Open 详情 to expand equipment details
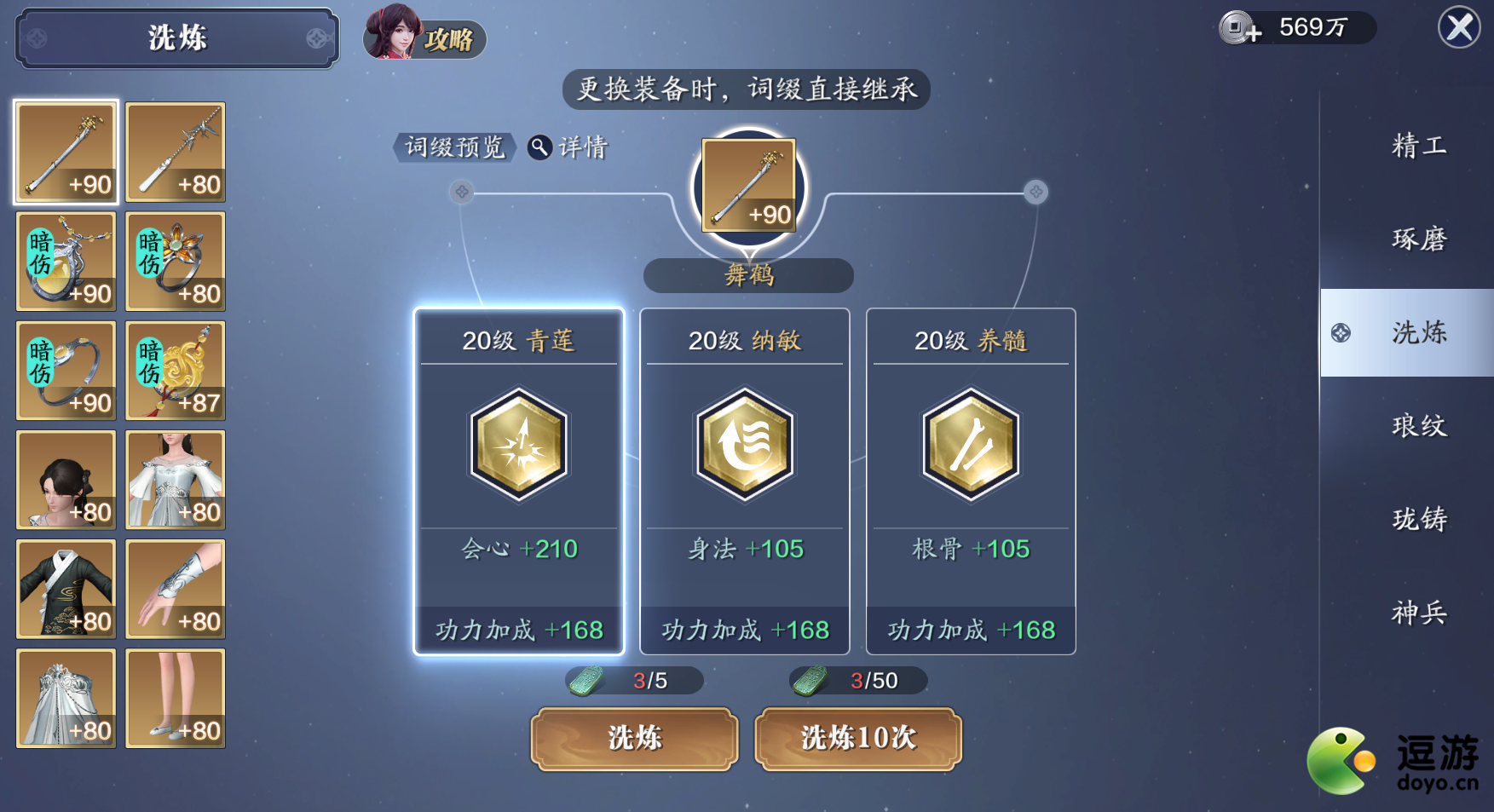Screen dimensions: 1494x812 tap(579, 147)
